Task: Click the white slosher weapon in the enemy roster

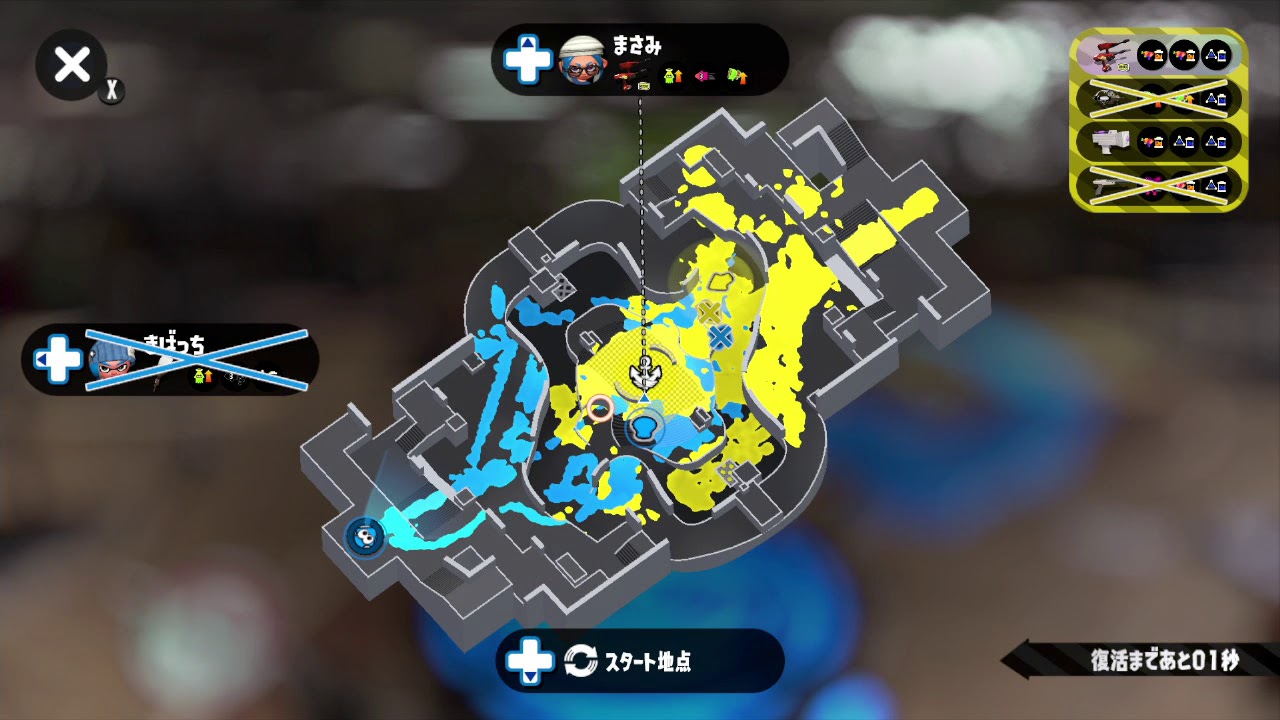Action: 1108,140
